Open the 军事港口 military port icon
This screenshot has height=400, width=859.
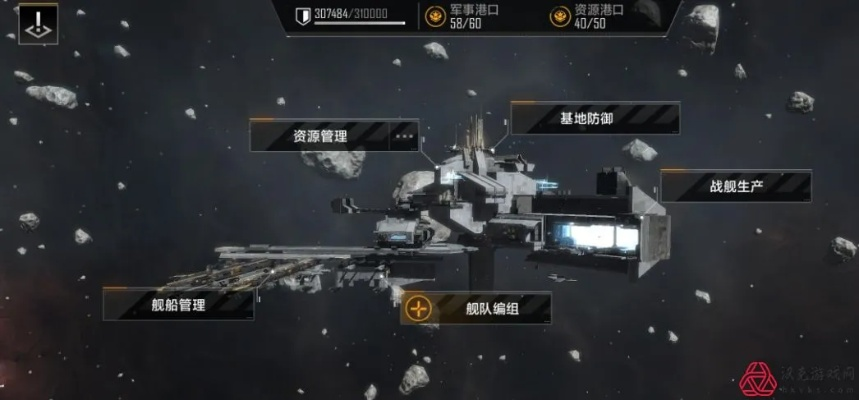(x=435, y=16)
